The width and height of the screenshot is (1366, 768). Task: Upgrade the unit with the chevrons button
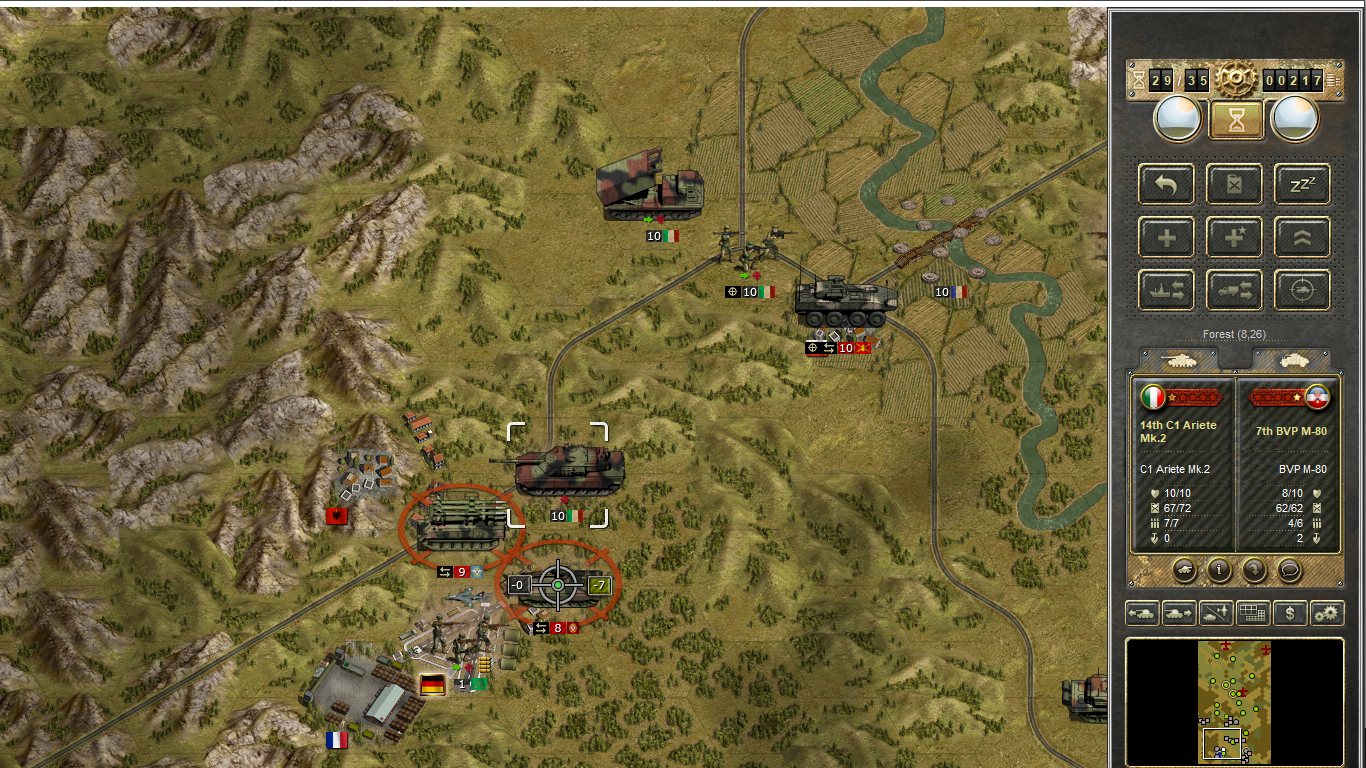[x=1301, y=237]
